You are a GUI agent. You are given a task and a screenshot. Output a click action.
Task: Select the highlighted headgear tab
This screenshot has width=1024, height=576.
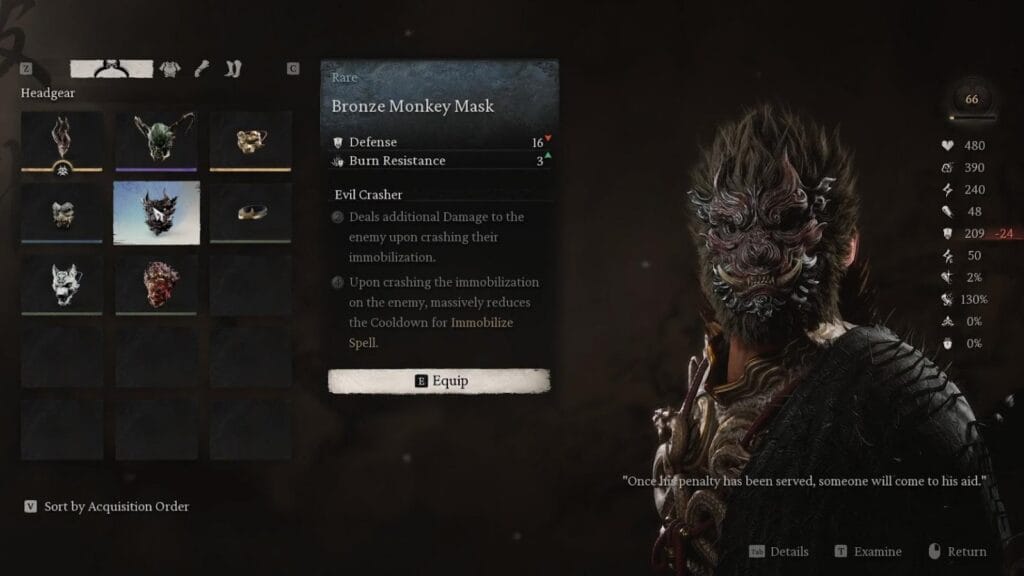(112, 69)
